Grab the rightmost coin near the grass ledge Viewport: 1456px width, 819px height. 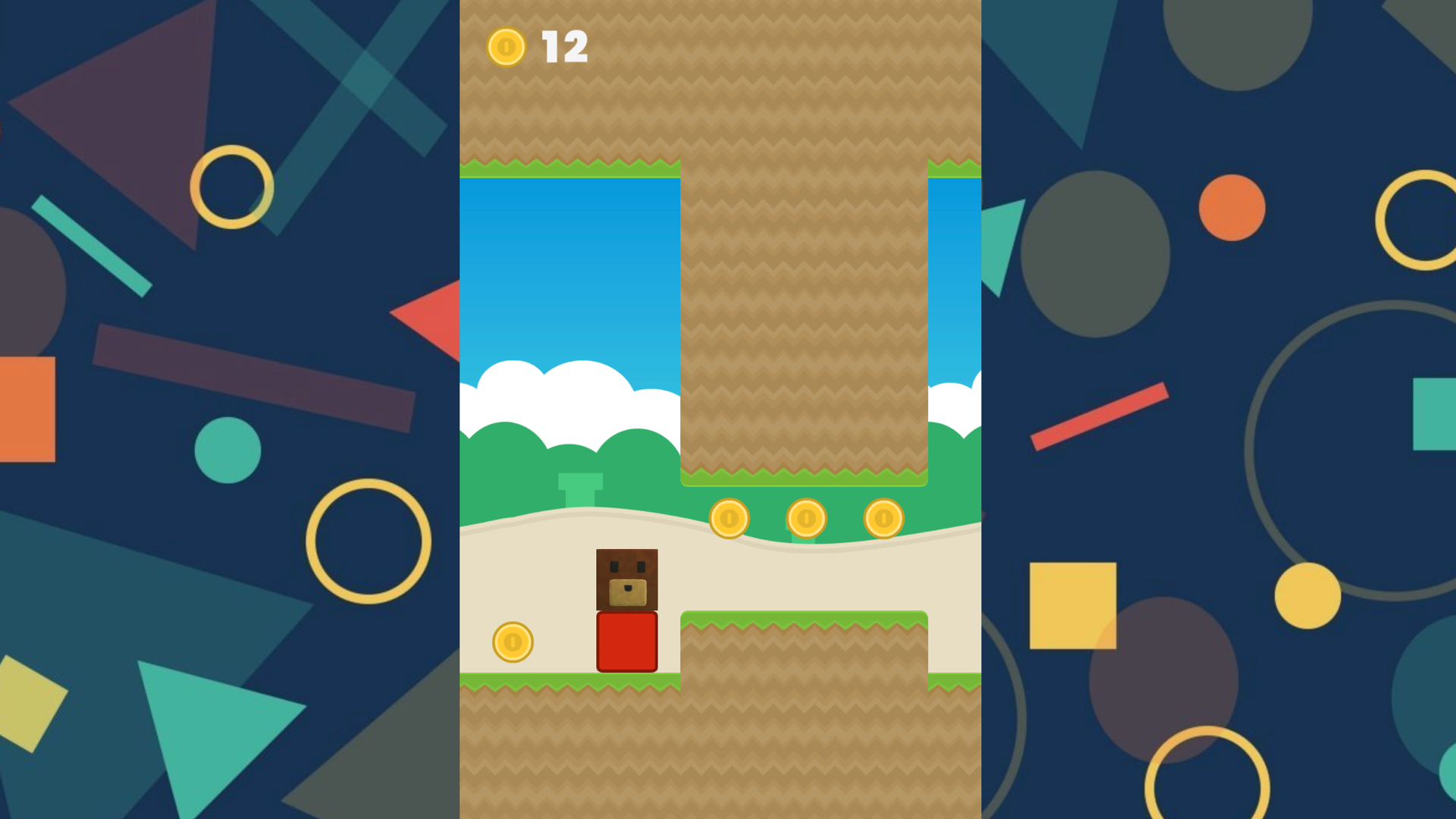click(883, 516)
